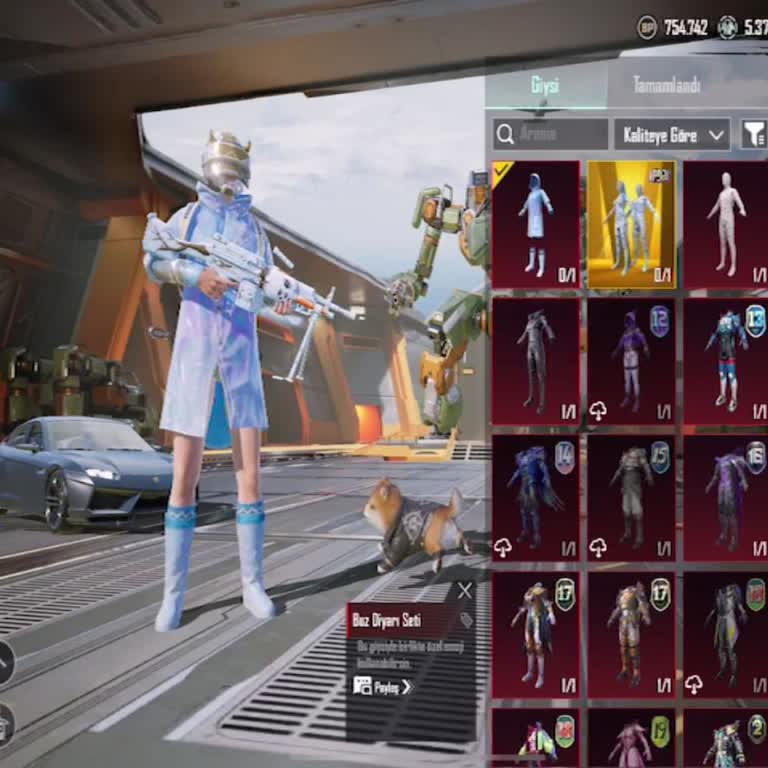Select the outfit with level 15 badge
Screen dimensions: 768x768
[x=631, y=497]
